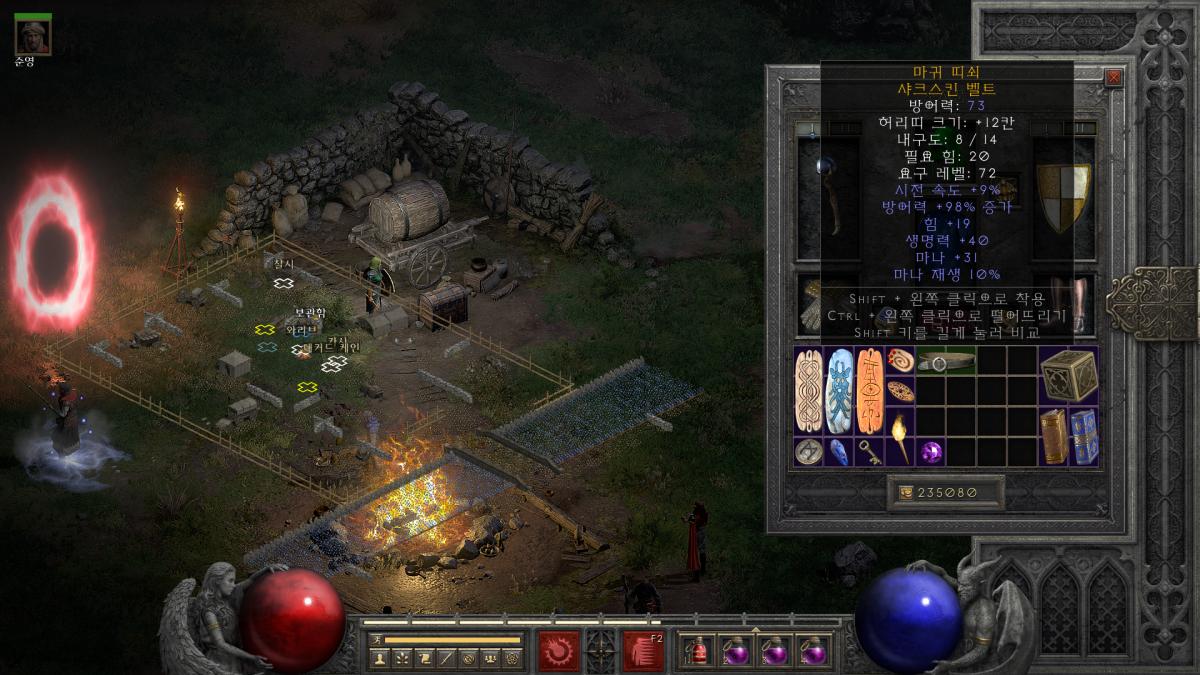Open the right-click skill selector
Image resolution: width=1200 pixels, height=675 pixels.
tap(643, 650)
